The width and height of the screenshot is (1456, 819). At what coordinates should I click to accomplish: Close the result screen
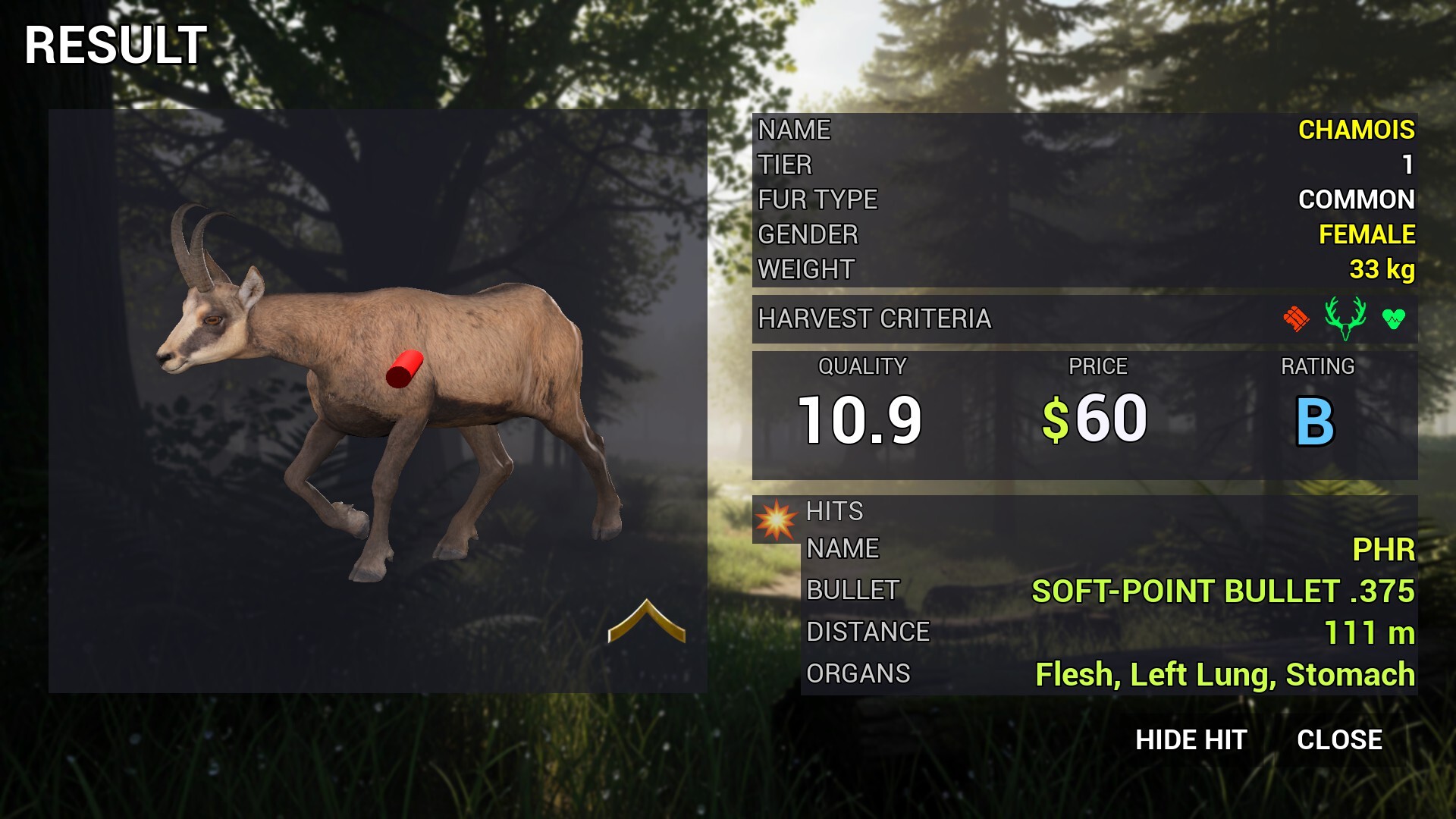point(1339,740)
